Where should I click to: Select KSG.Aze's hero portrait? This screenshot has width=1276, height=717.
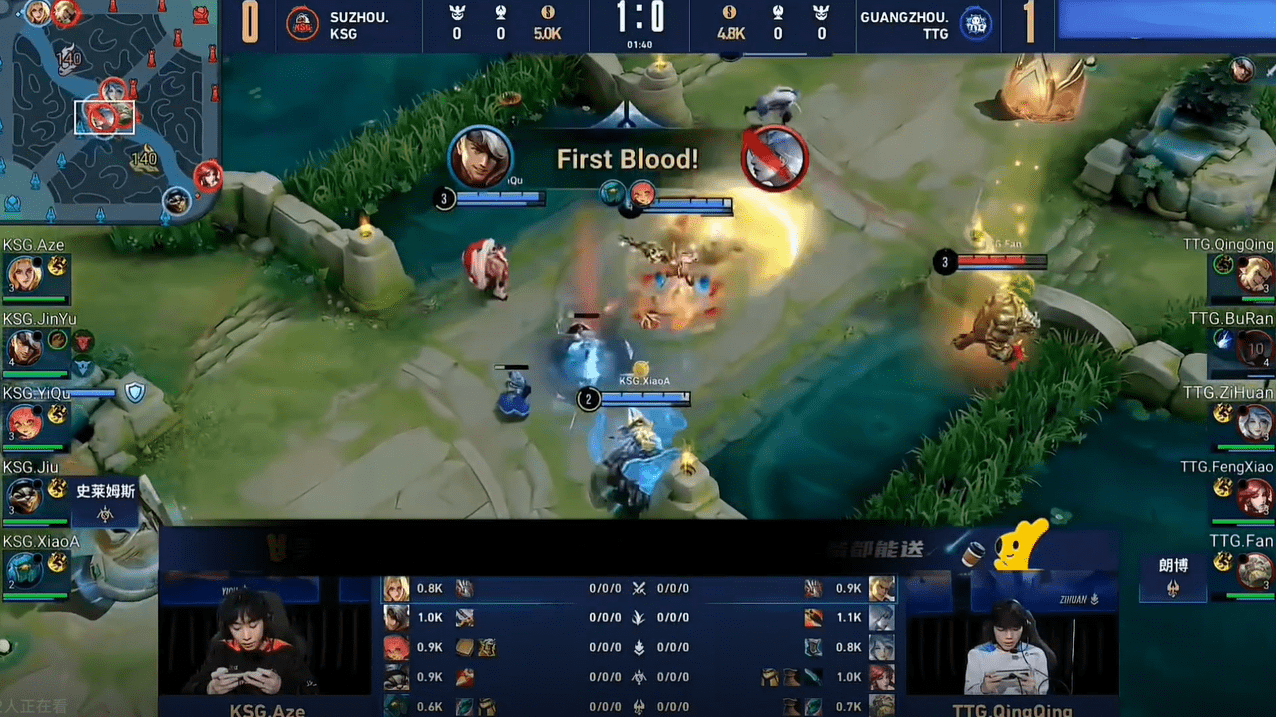[x=22, y=274]
